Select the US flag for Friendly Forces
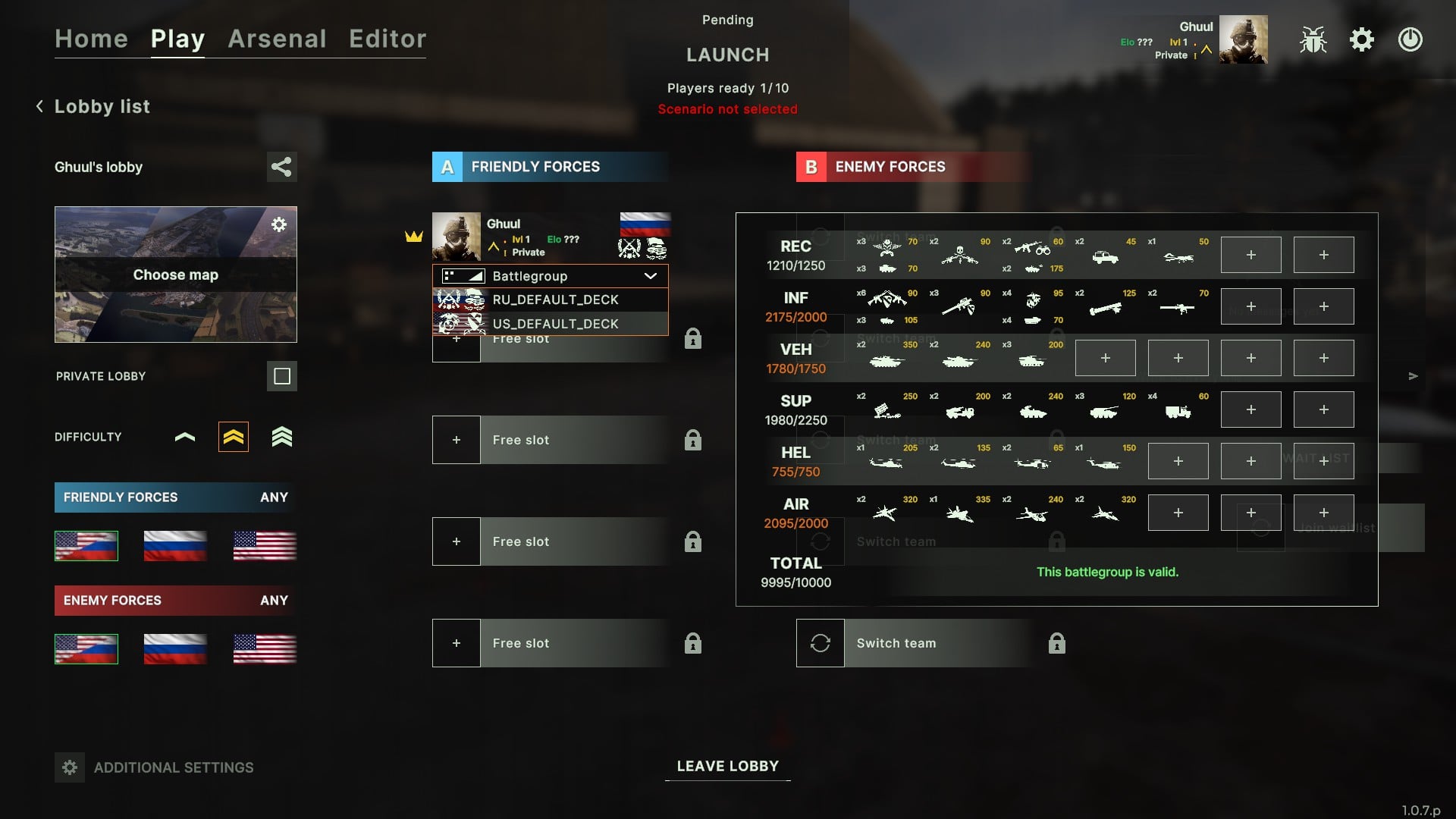This screenshot has height=819, width=1456. click(263, 545)
